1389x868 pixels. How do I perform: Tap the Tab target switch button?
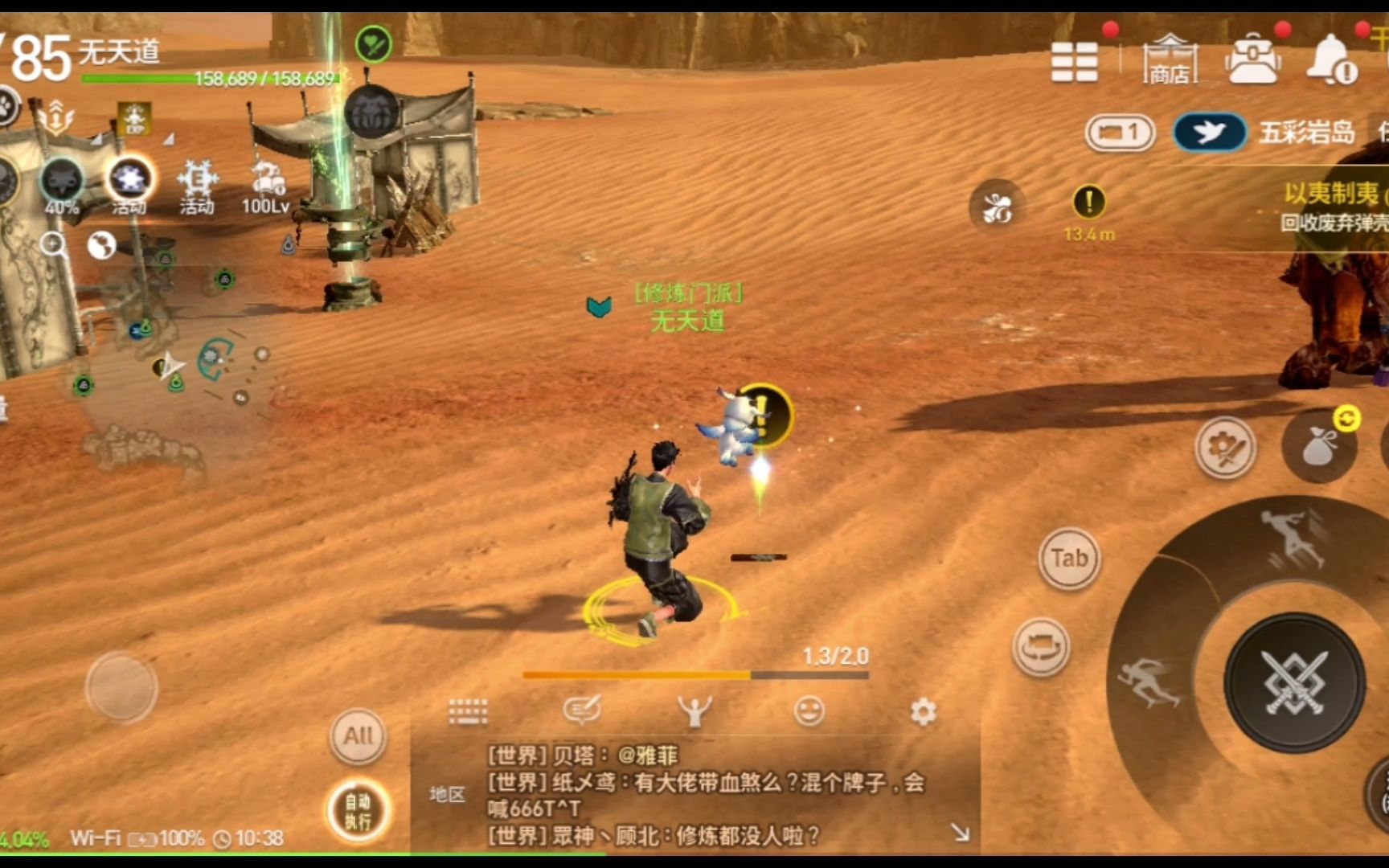pos(1069,558)
